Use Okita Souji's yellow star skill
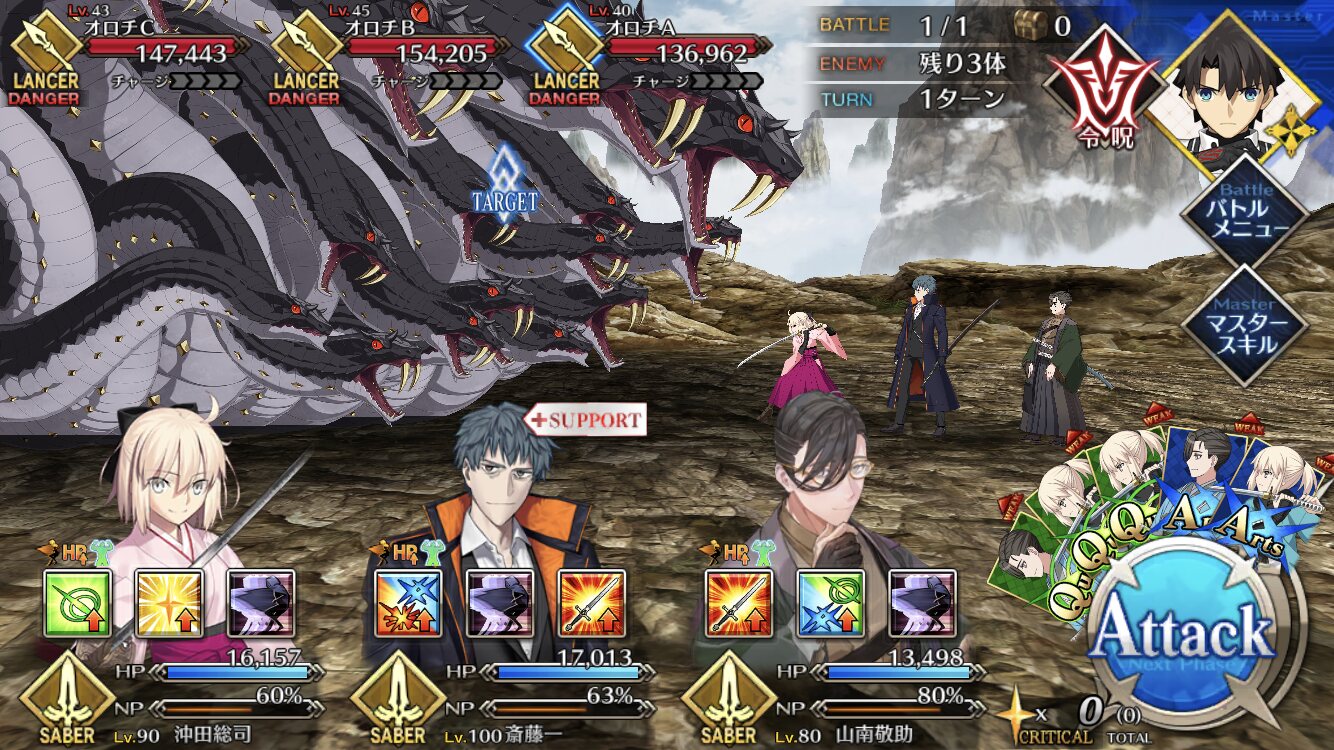The image size is (1334, 750). [x=169, y=603]
